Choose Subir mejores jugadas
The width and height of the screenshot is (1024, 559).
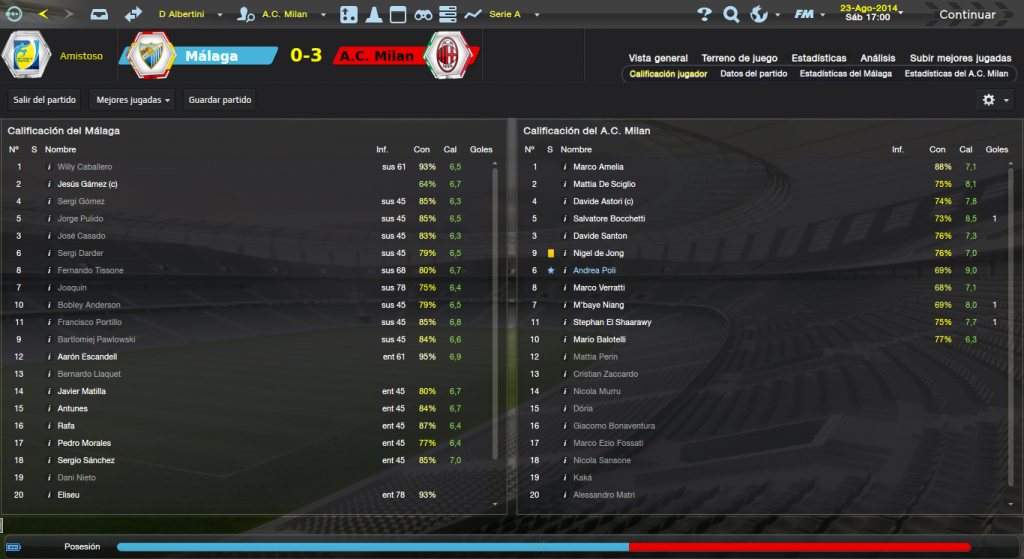coord(959,58)
